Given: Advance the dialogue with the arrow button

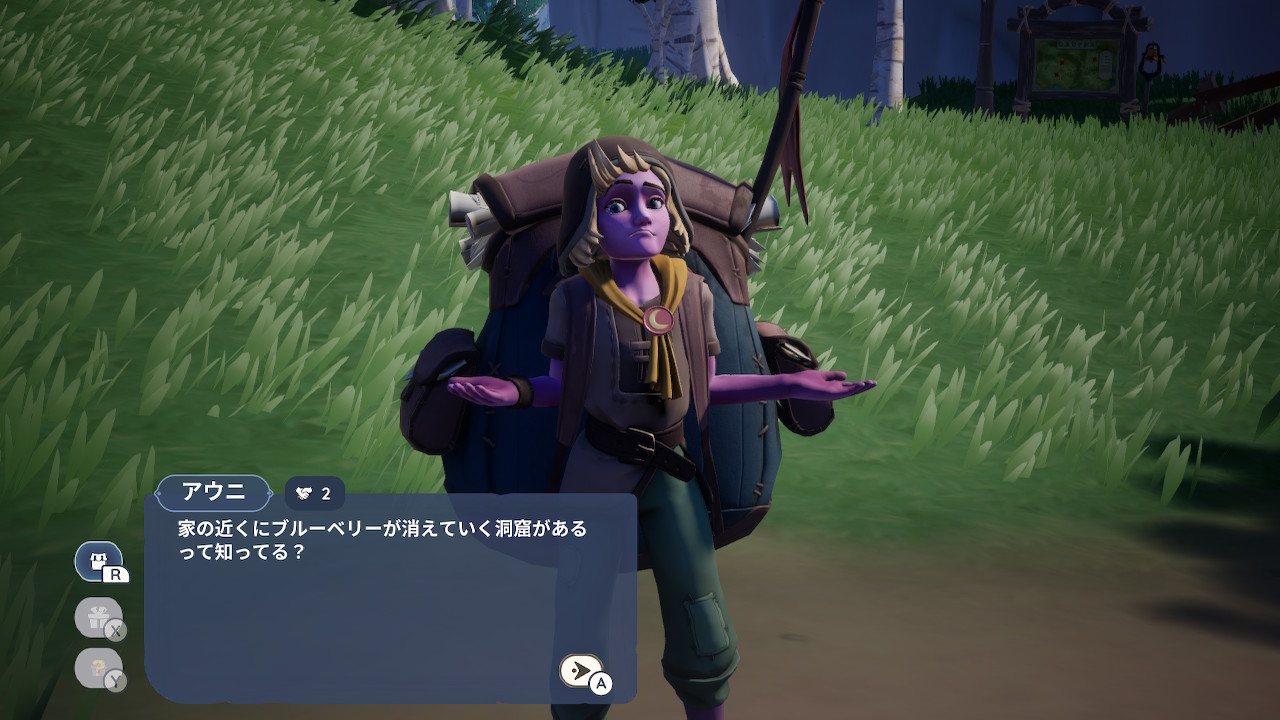Looking at the screenshot, I should (x=581, y=670).
